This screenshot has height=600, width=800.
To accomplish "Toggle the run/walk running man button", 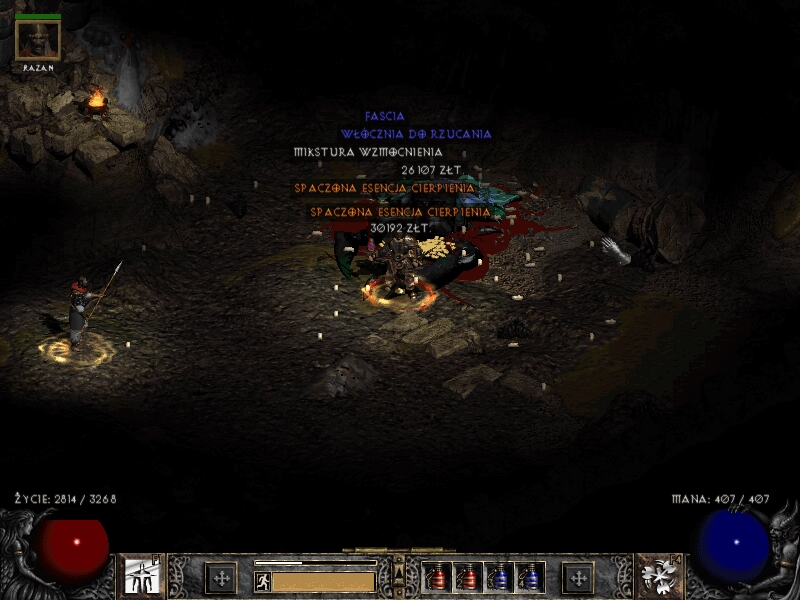I will tap(263, 581).
